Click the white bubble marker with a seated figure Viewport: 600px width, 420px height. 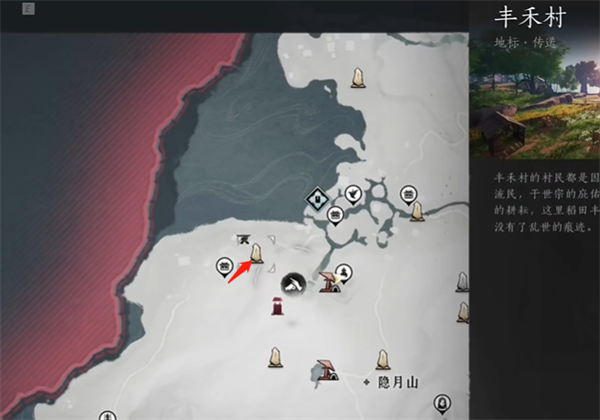click(x=343, y=271)
